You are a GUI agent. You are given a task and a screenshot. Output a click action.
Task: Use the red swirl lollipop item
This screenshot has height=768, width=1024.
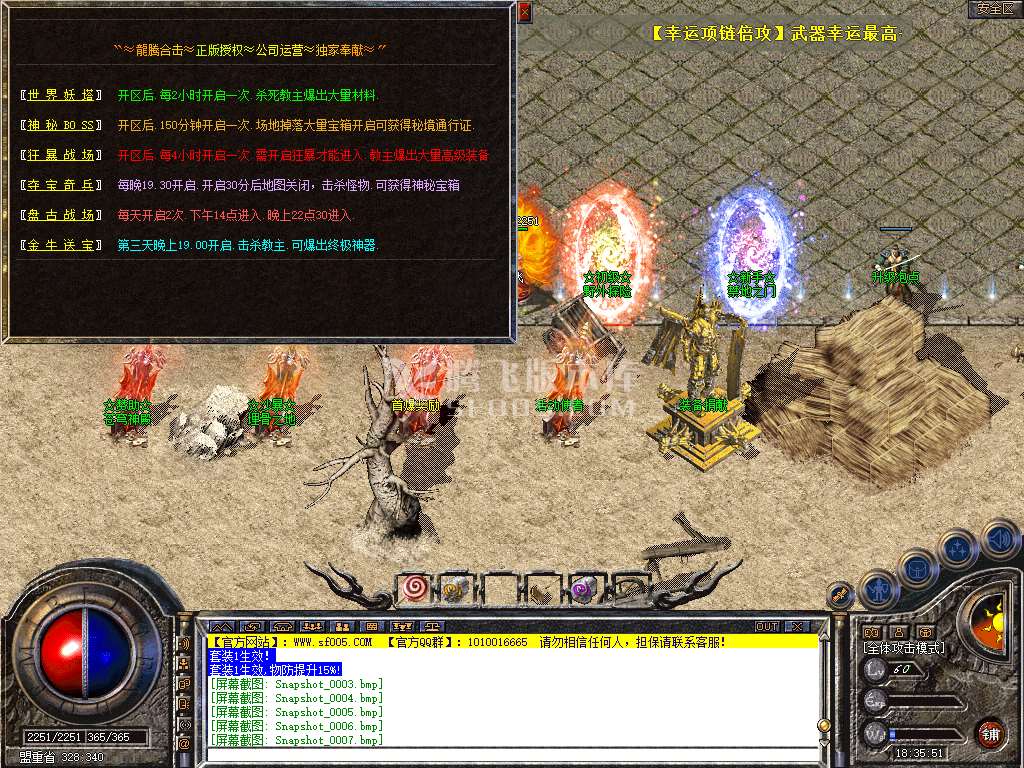point(415,590)
